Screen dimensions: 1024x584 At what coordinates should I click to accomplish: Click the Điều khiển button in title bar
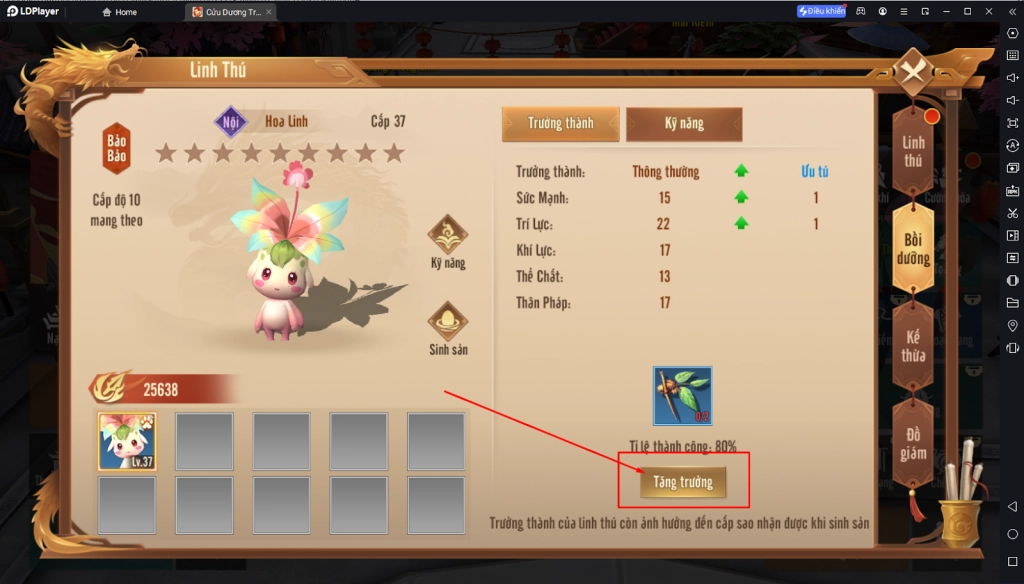point(821,11)
